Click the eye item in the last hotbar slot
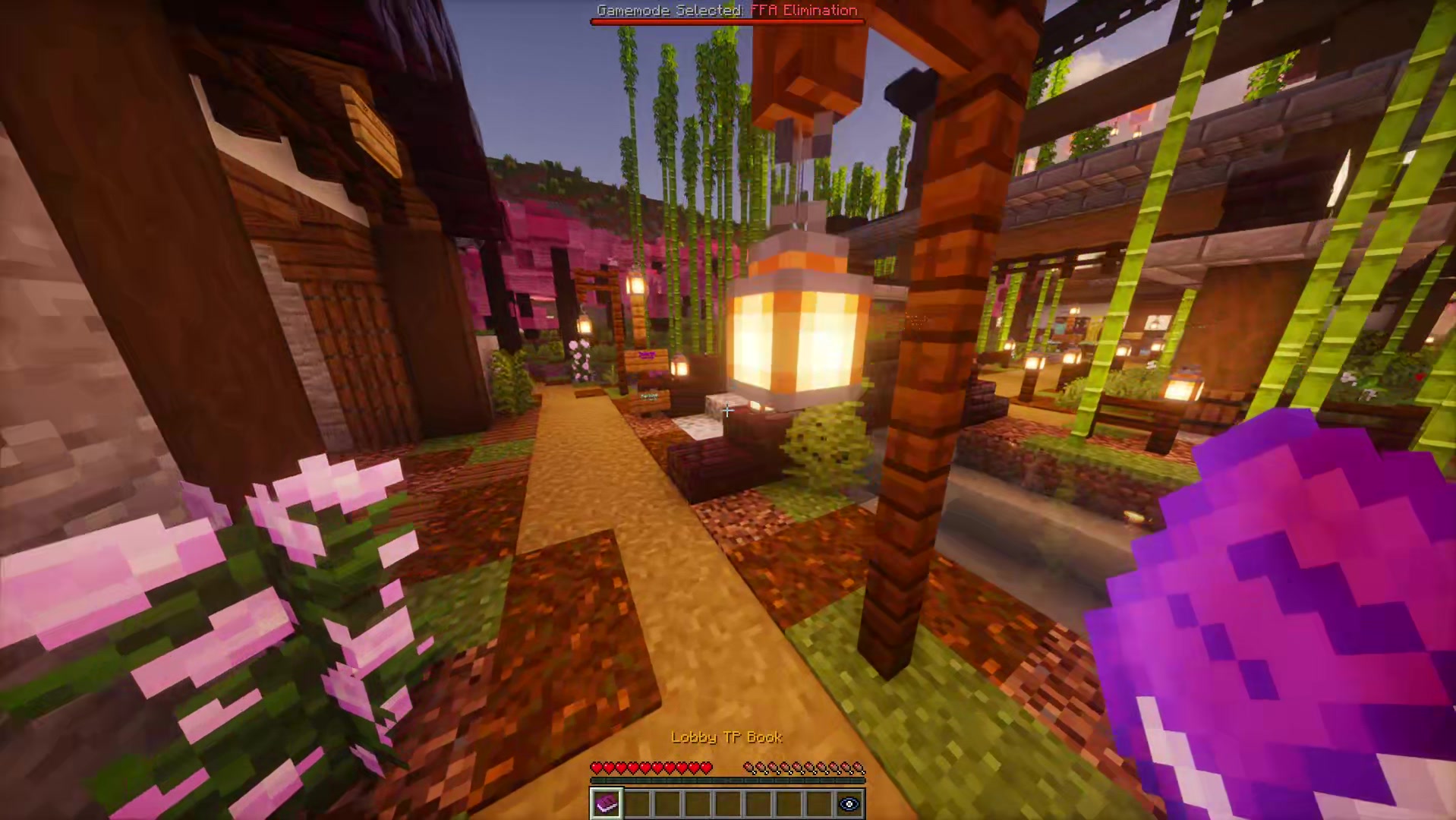This screenshot has height=820, width=1456. pyautogui.click(x=849, y=803)
